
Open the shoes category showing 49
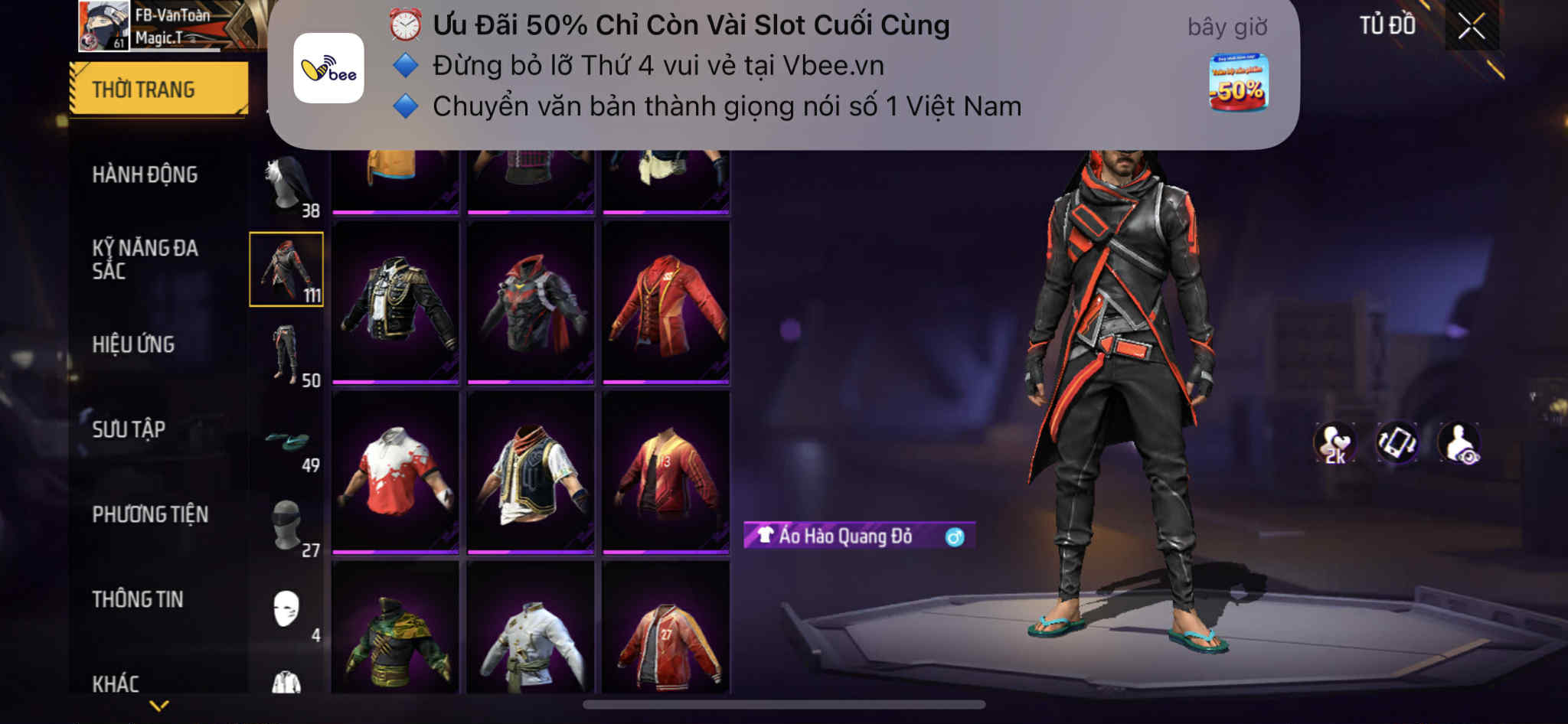click(x=288, y=442)
